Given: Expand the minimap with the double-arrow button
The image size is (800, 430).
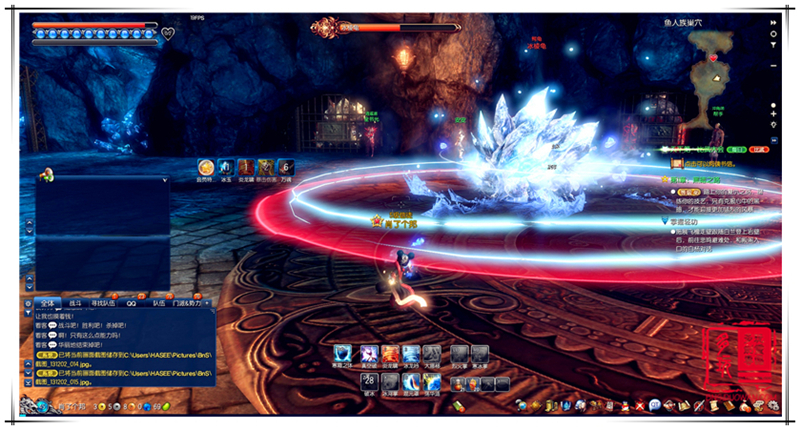Looking at the screenshot, I should point(773,21).
